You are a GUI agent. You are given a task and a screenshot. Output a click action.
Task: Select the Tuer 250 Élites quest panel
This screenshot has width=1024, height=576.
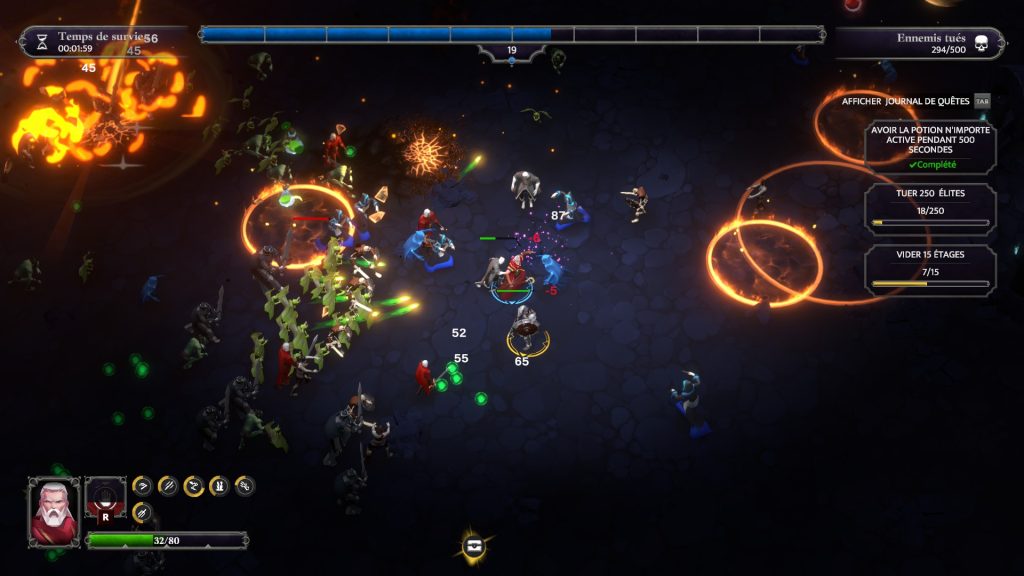pyautogui.click(x=930, y=209)
